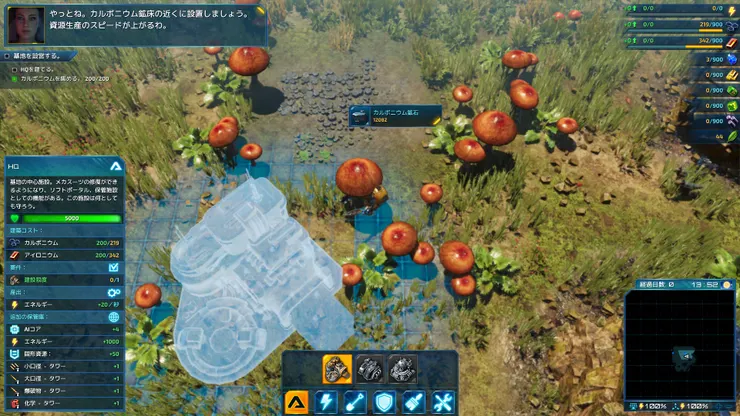Click the Carbonium ore deposit label
Viewport: 740px width, 416px height.
tap(395, 116)
